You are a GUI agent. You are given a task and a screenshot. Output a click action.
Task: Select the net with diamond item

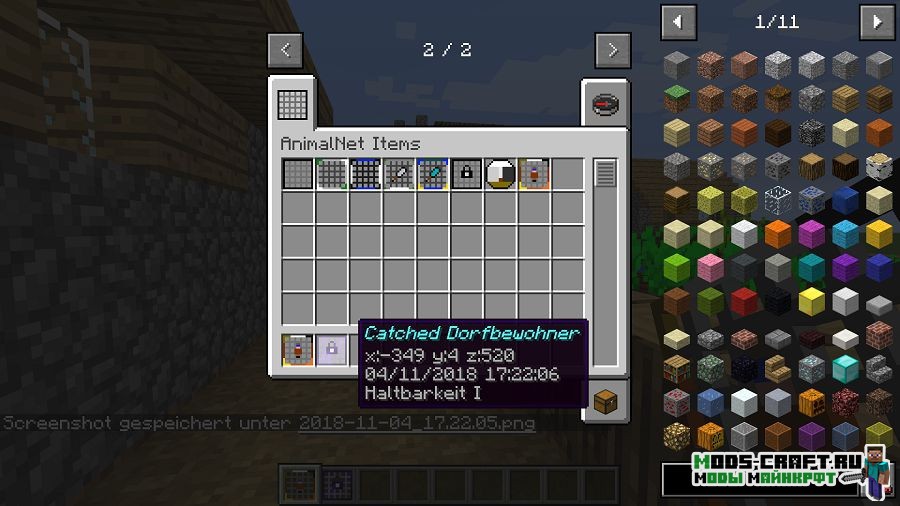coord(433,174)
